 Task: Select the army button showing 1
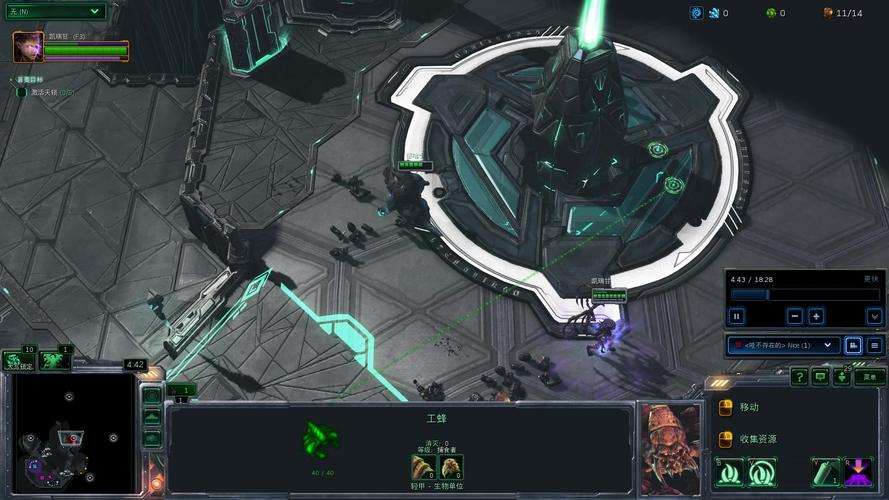coord(55,360)
